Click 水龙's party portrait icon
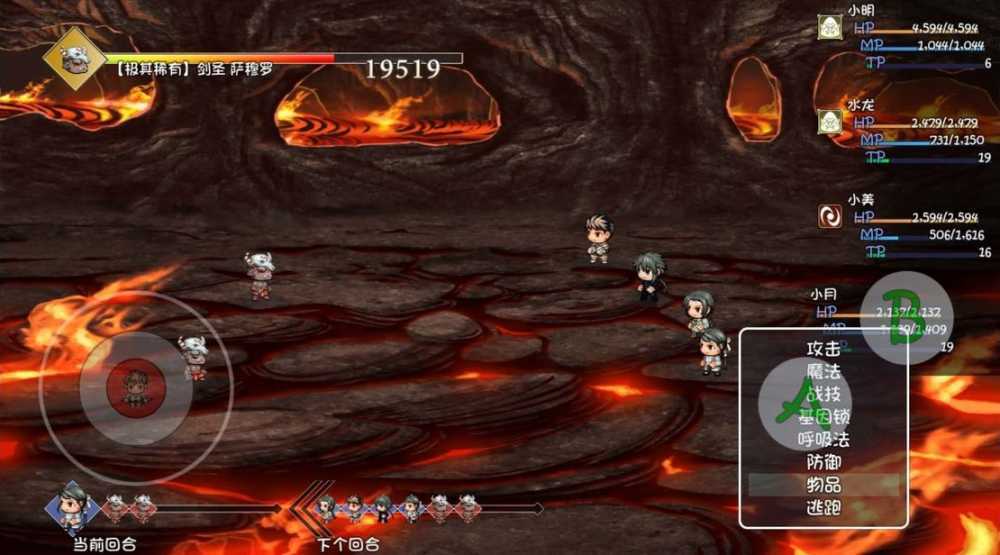 click(829, 122)
